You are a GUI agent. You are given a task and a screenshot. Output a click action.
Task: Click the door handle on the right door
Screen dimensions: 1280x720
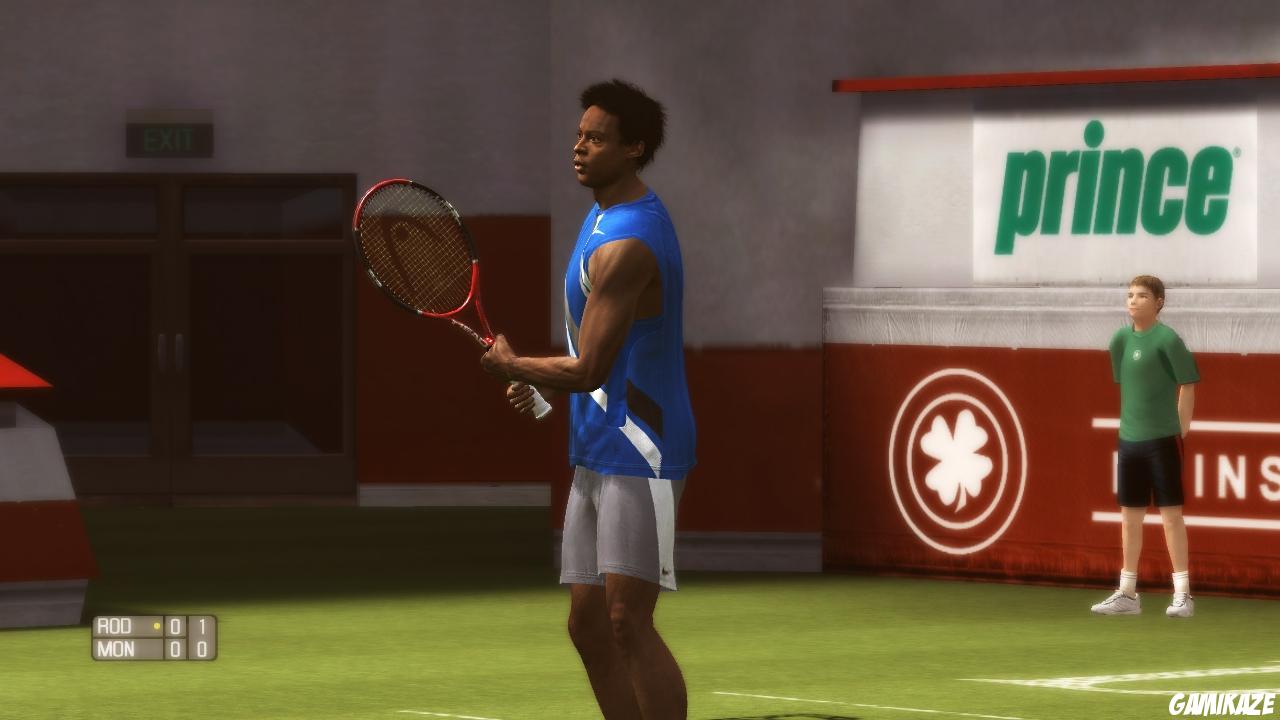(181, 352)
